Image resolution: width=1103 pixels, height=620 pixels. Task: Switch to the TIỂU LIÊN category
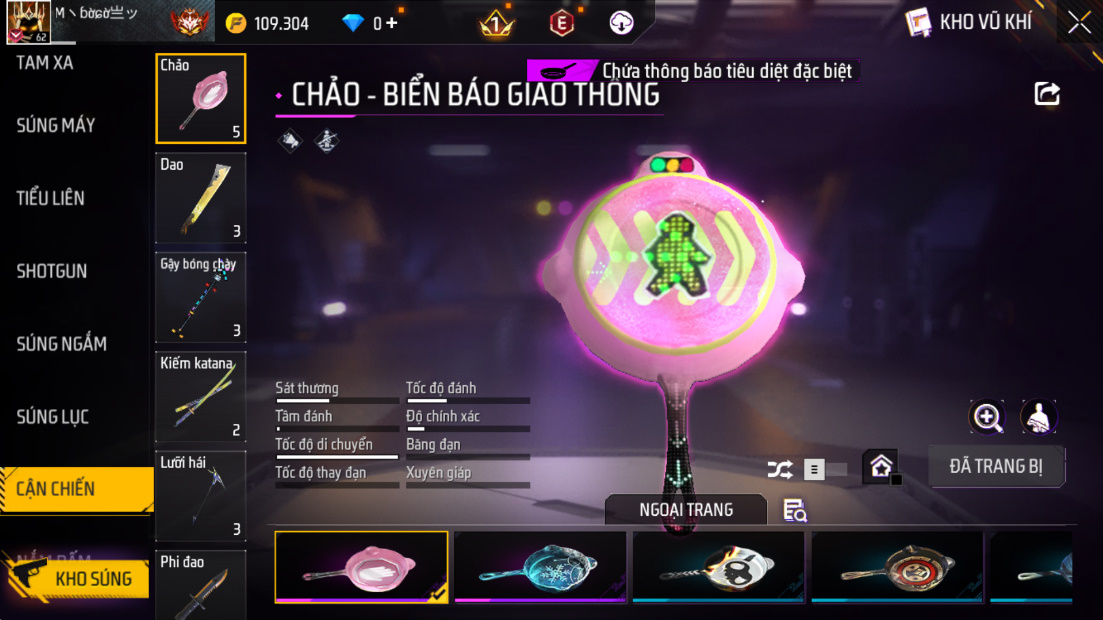50,198
